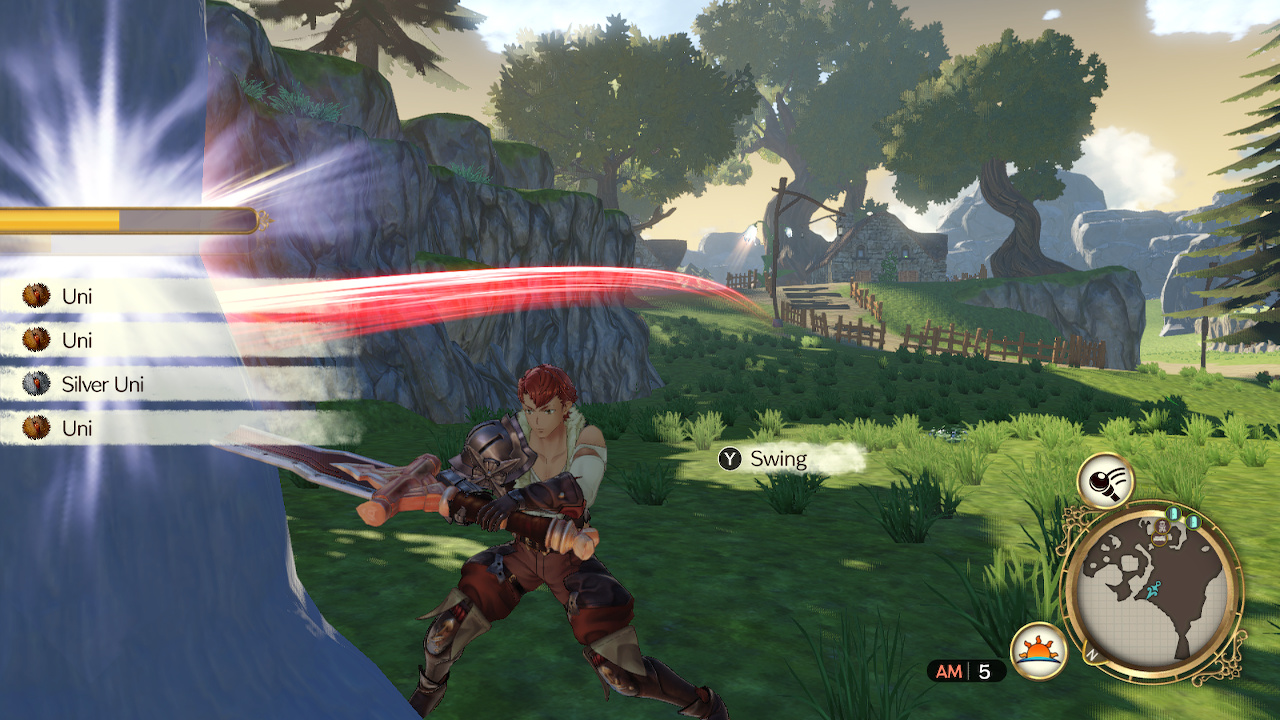Screen dimensions: 1280x720
Task: Select the 'Uni' text entry in the pickup list
Action: click(x=77, y=296)
